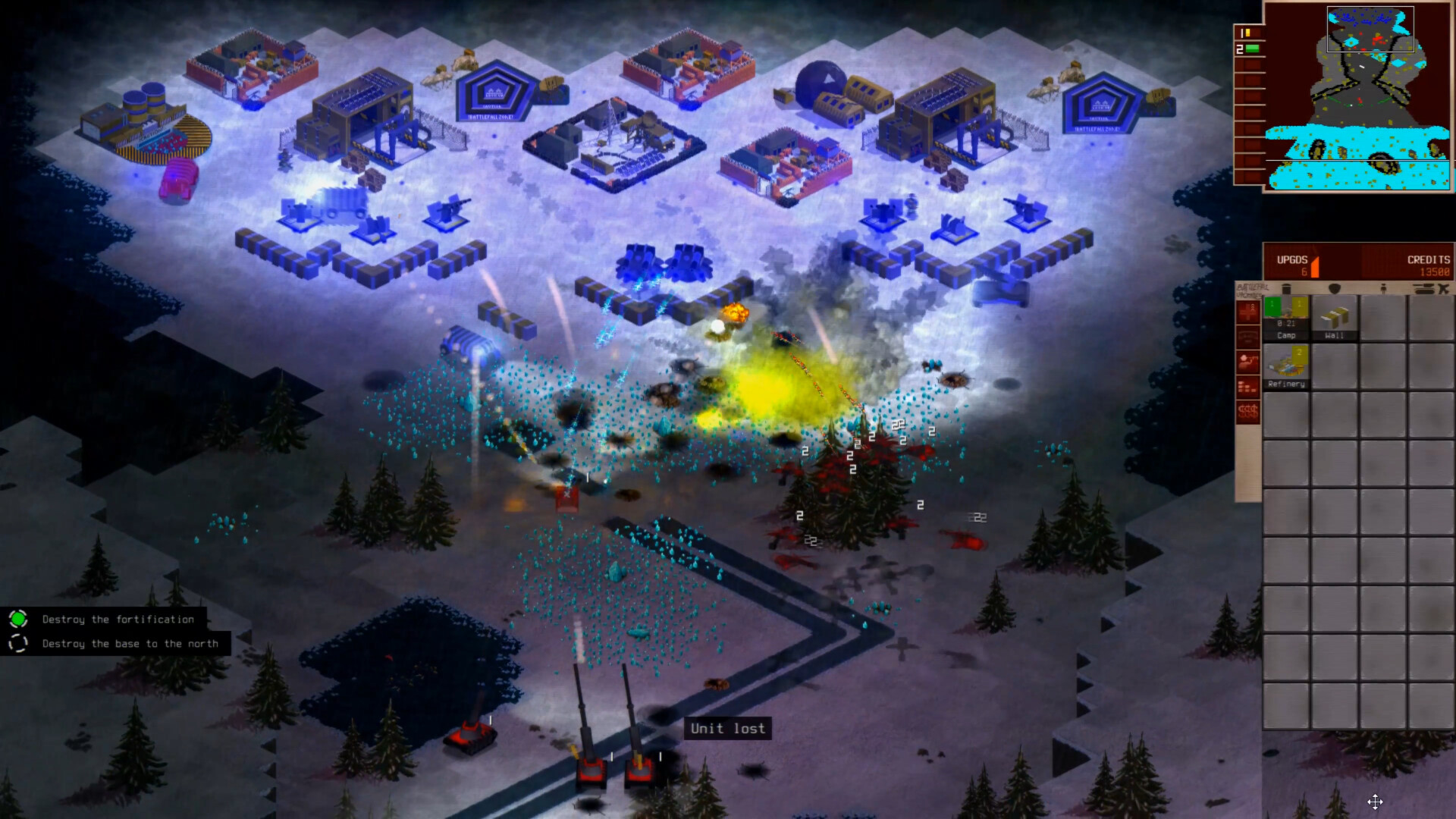
Task: Click the green 'Destroy the fortification' objective marker
Action: [18, 619]
